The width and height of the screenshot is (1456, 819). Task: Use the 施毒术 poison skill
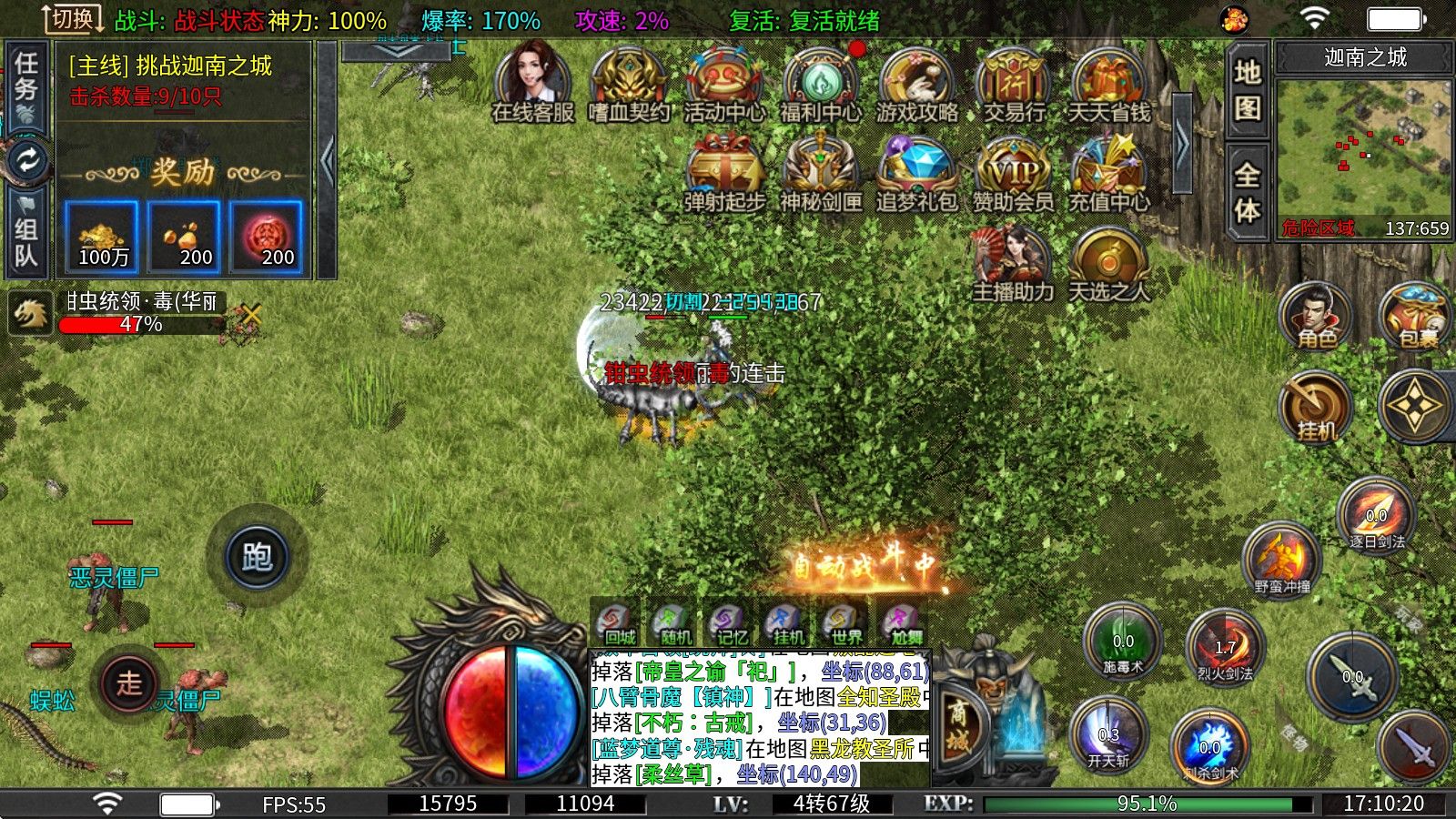pyautogui.click(x=1123, y=641)
